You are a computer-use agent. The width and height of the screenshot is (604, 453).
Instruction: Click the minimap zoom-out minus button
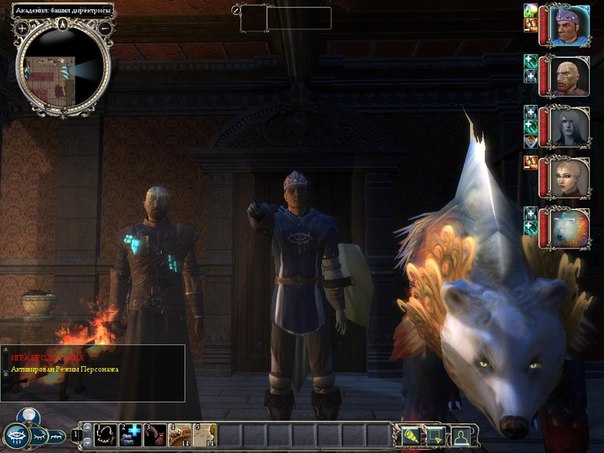106,28
